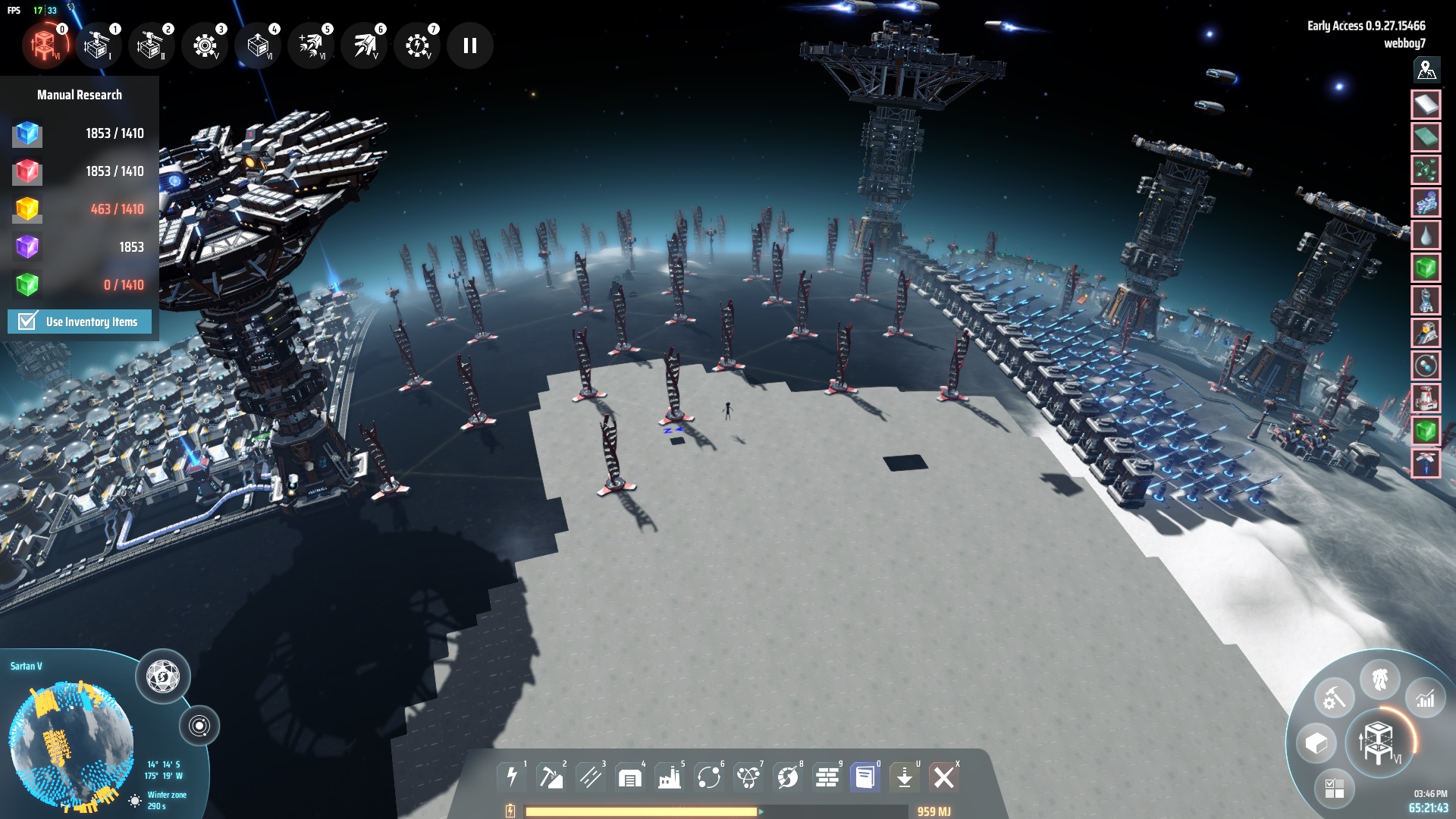Viewport: 1456px width, 819px height.
Task: Open the blue blueprint book button
Action: tap(864, 777)
